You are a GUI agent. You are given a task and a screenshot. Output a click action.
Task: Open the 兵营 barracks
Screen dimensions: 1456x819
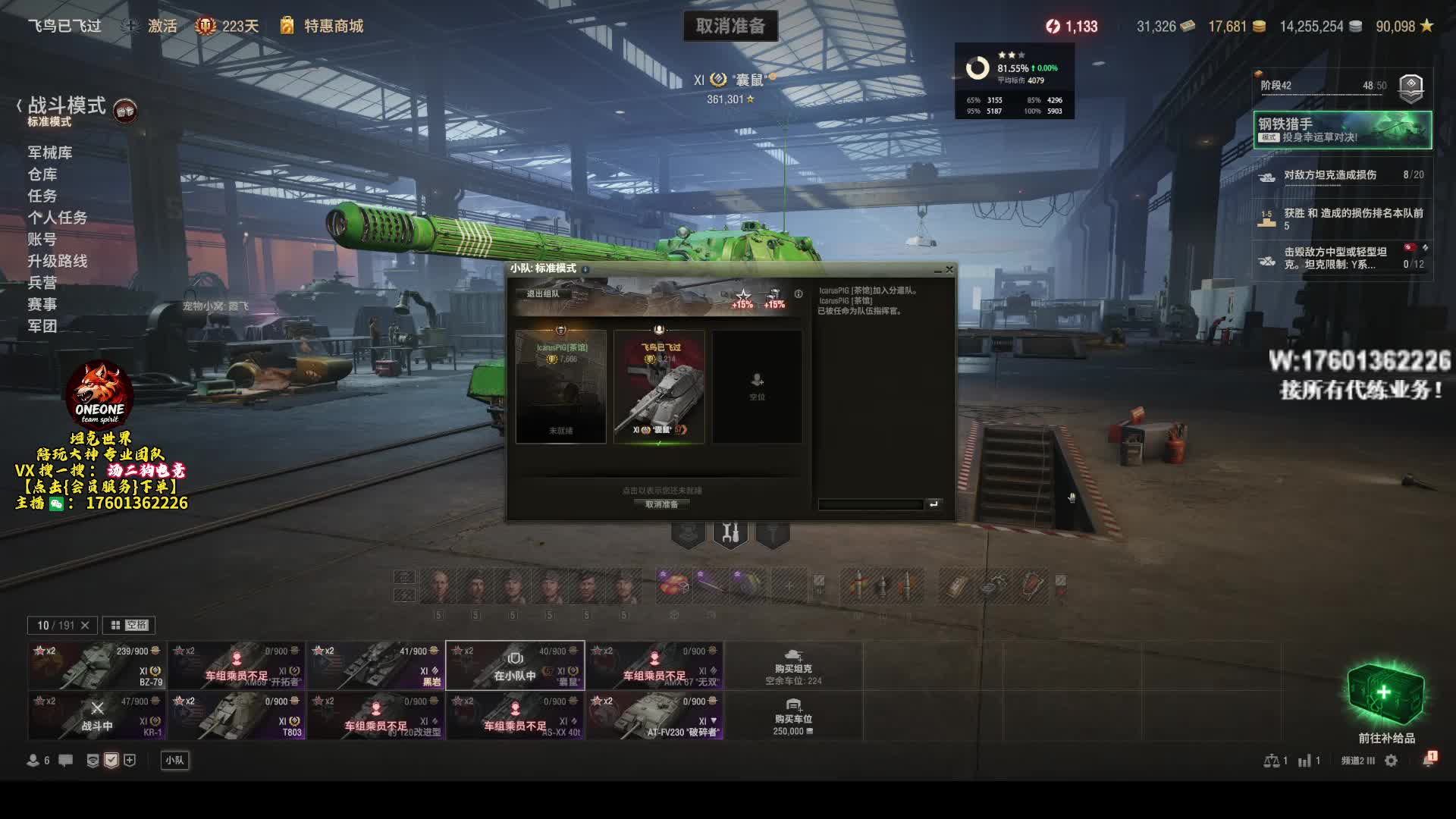(x=42, y=282)
